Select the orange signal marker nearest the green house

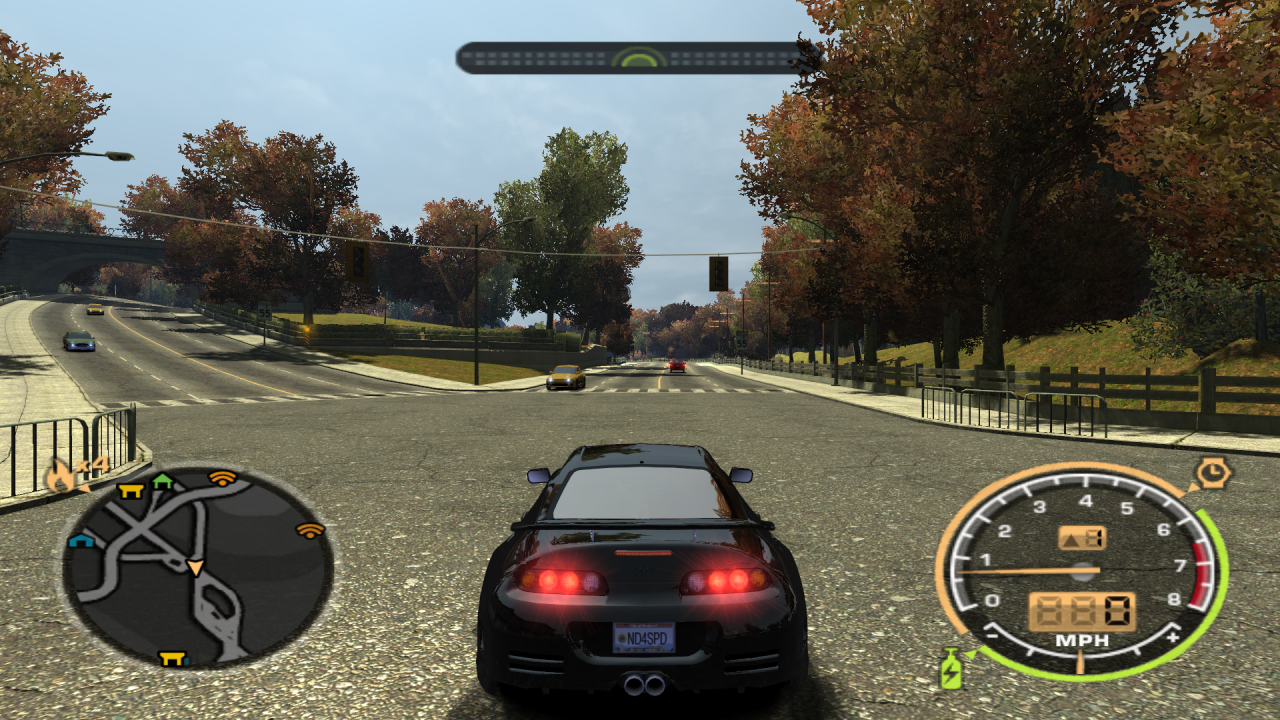click(x=222, y=478)
